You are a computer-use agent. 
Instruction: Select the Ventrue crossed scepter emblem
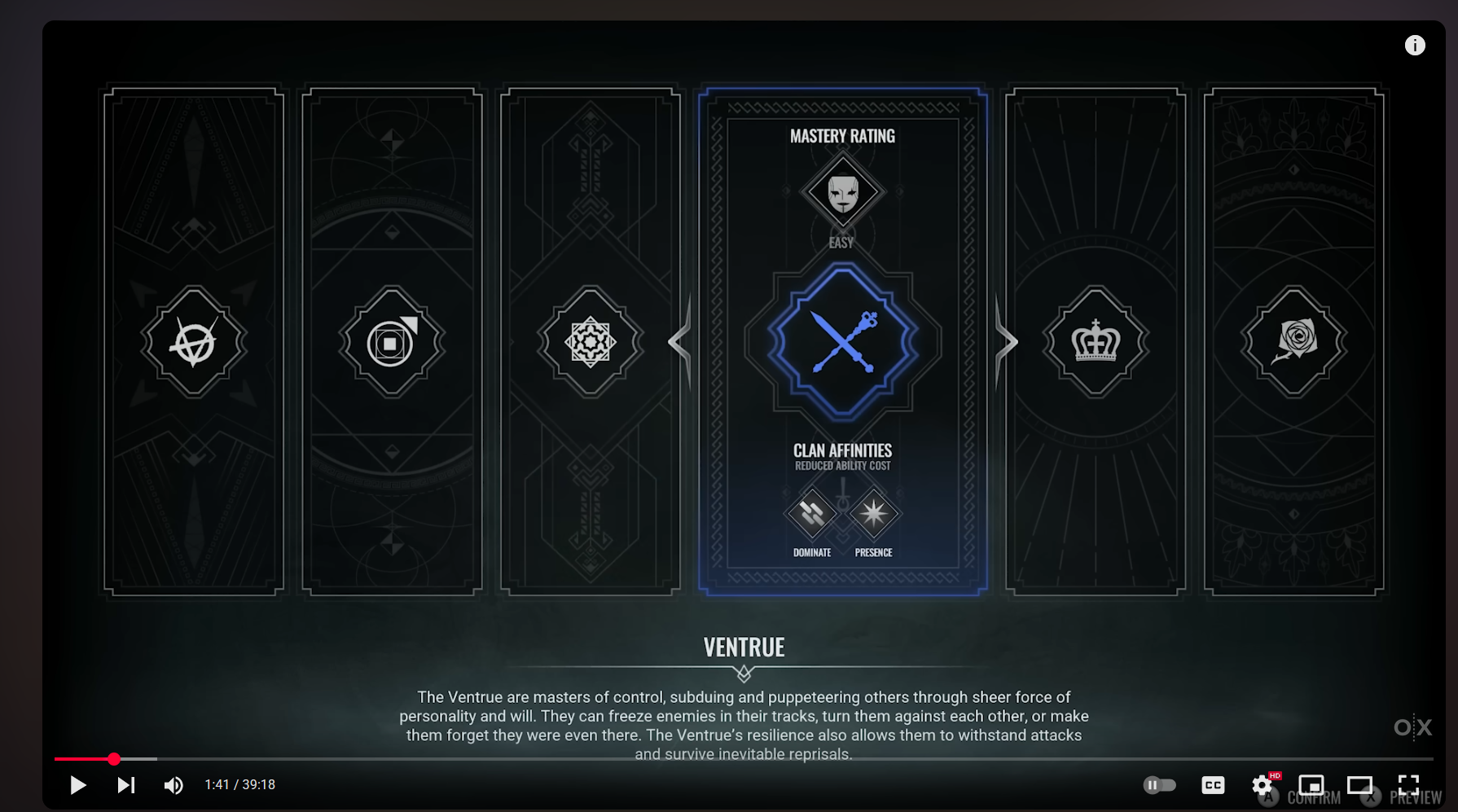(x=843, y=341)
